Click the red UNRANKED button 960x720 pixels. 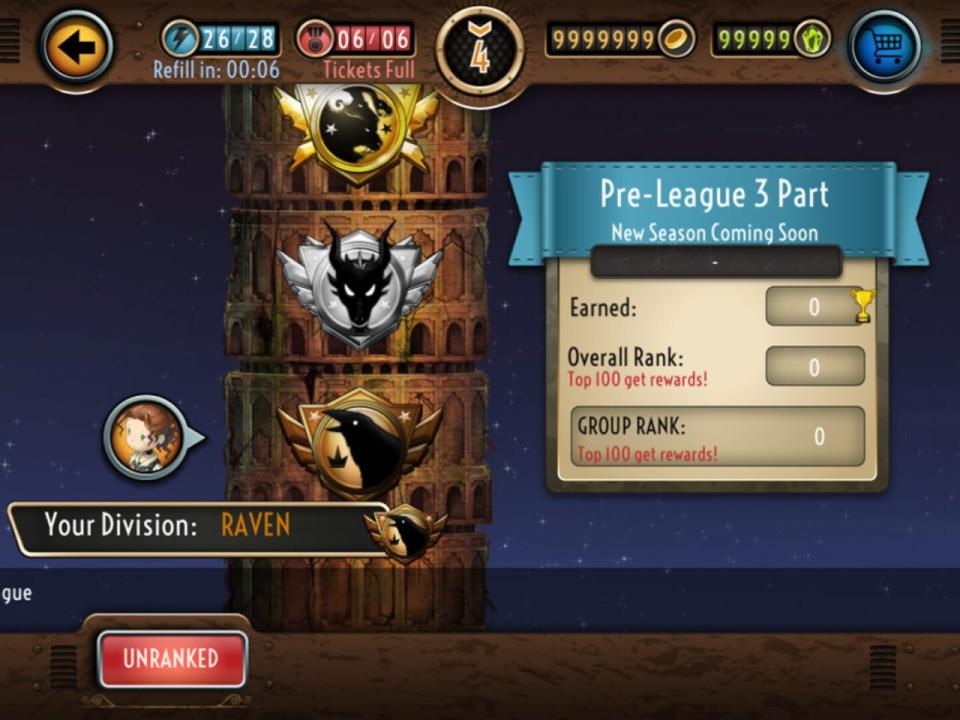coord(171,659)
